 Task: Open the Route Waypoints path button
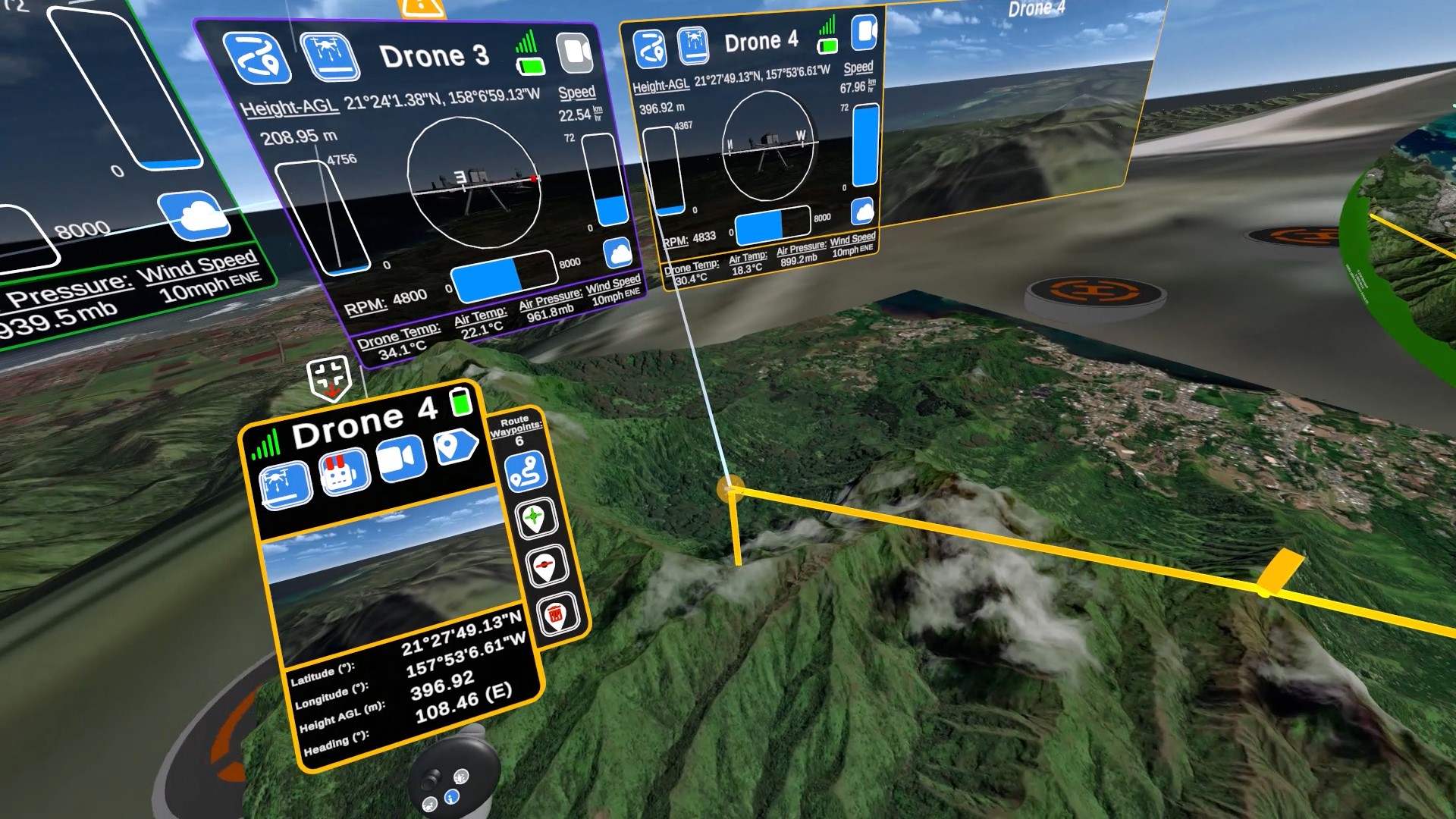(x=526, y=471)
